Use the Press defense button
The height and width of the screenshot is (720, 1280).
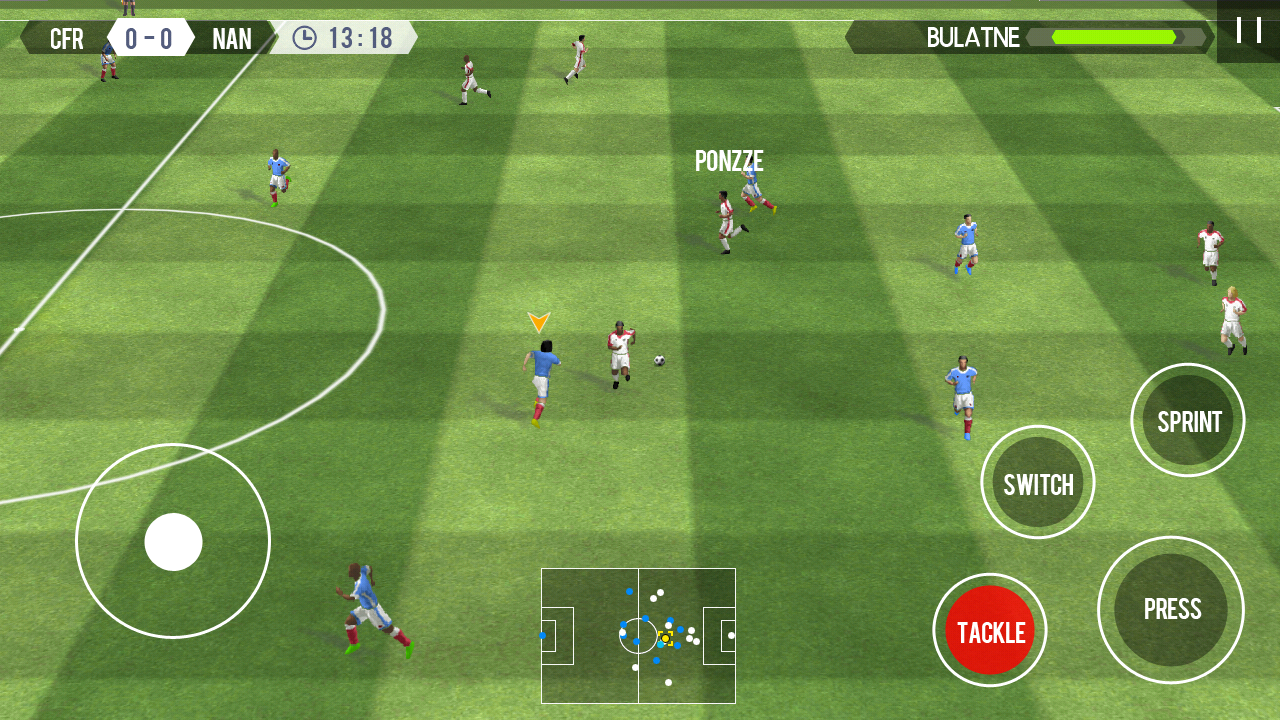(x=1171, y=610)
